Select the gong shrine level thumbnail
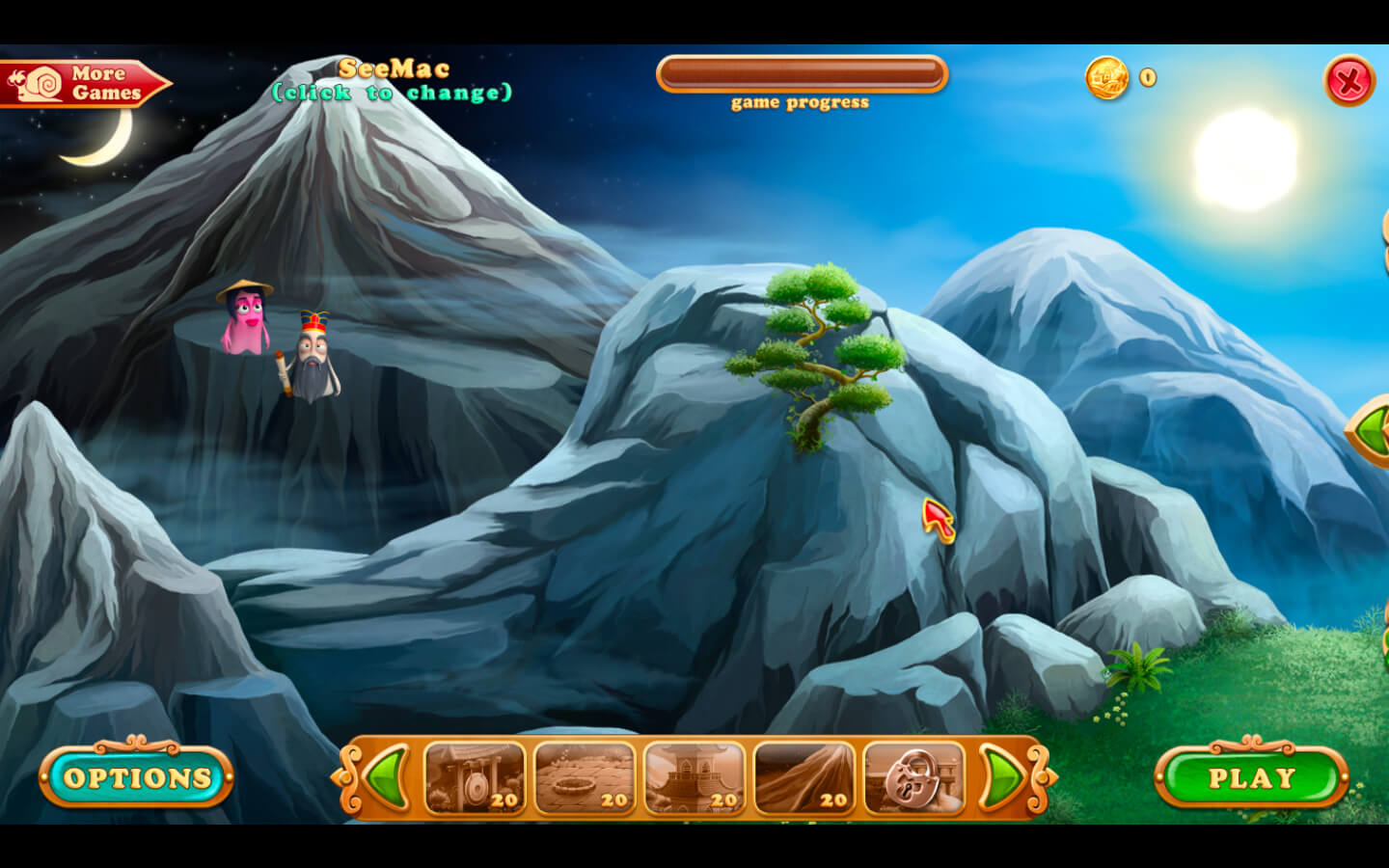Image resolution: width=1389 pixels, height=868 pixels. click(x=475, y=777)
